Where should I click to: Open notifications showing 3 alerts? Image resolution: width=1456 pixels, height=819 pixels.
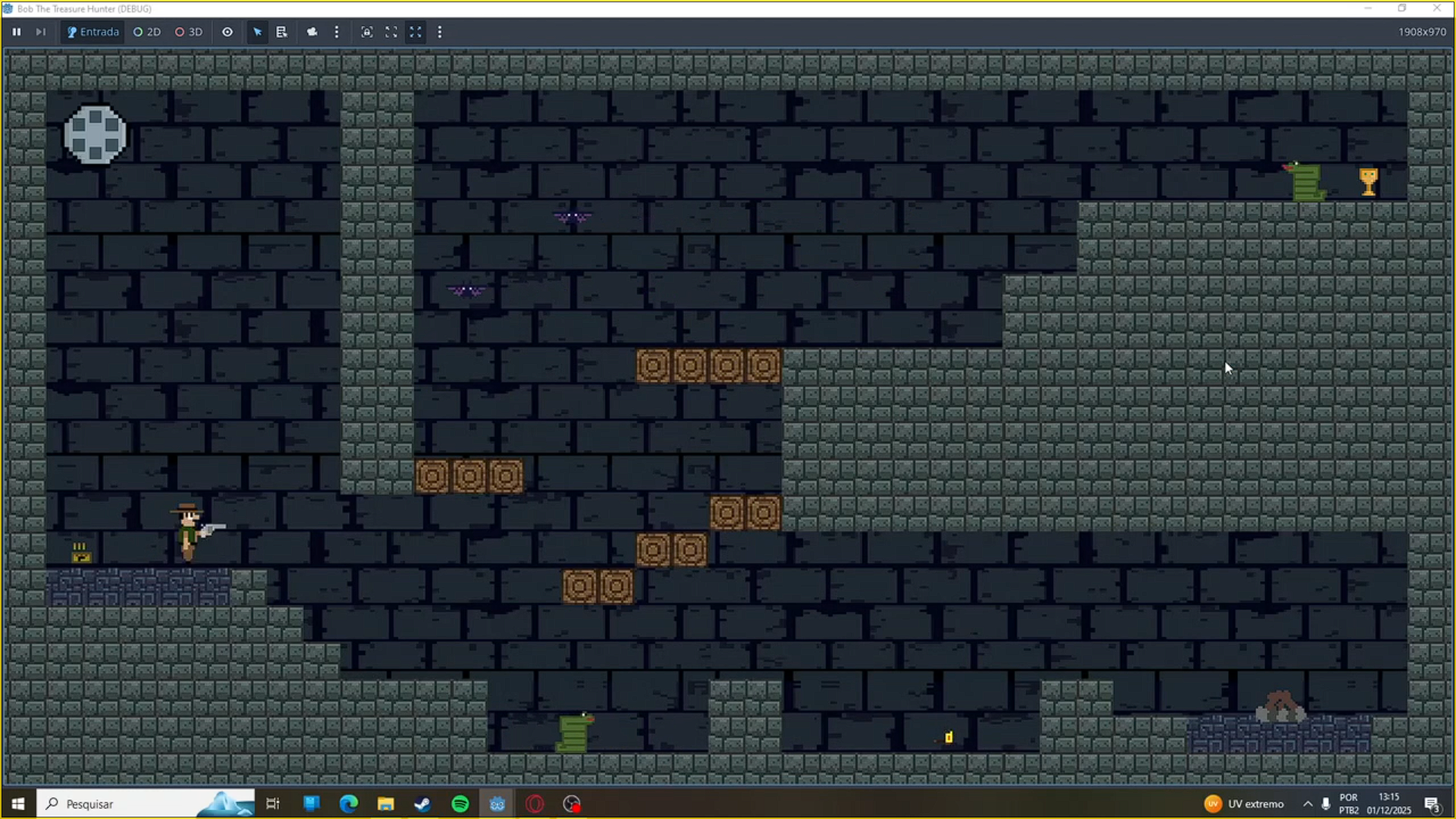[x=1432, y=803]
